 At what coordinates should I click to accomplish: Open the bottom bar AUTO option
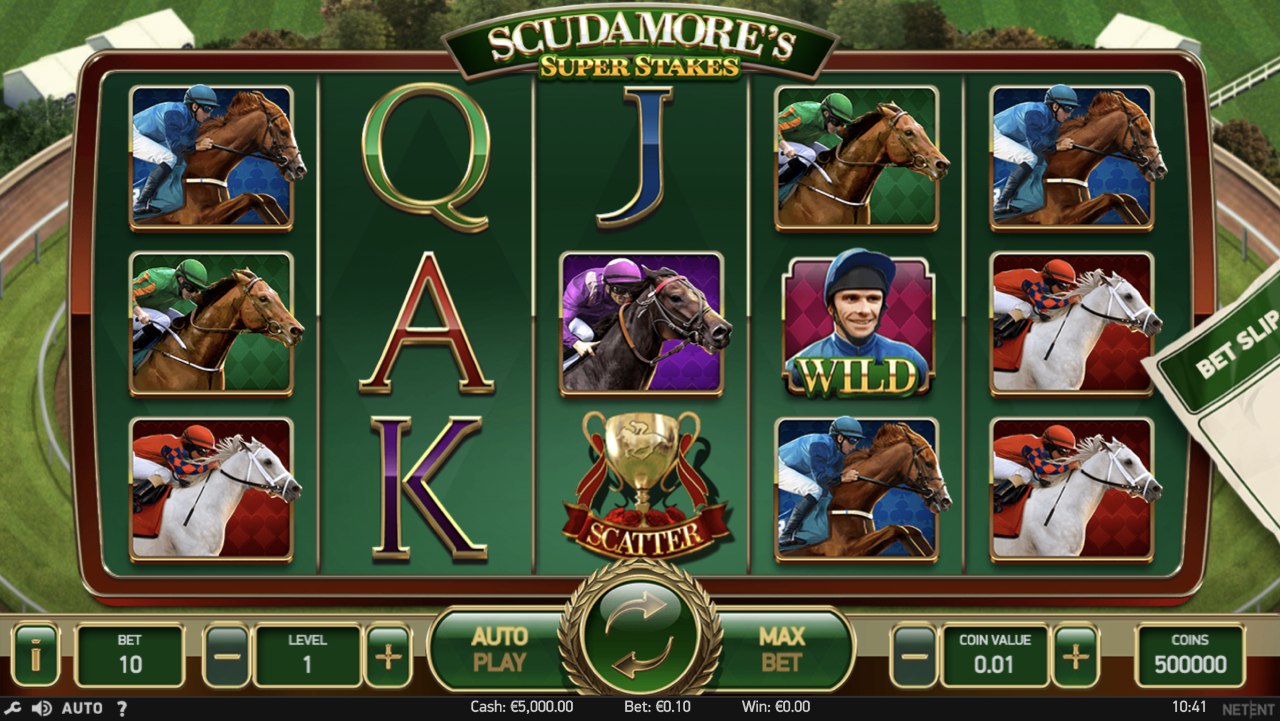[x=82, y=708]
